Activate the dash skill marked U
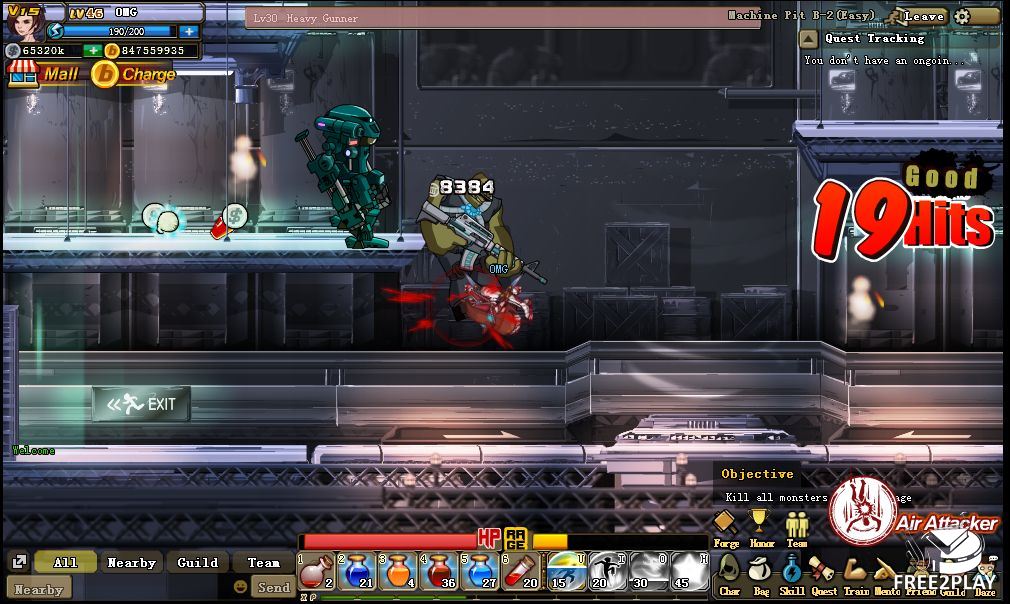The width and height of the screenshot is (1010, 604). click(x=566, y=572)
